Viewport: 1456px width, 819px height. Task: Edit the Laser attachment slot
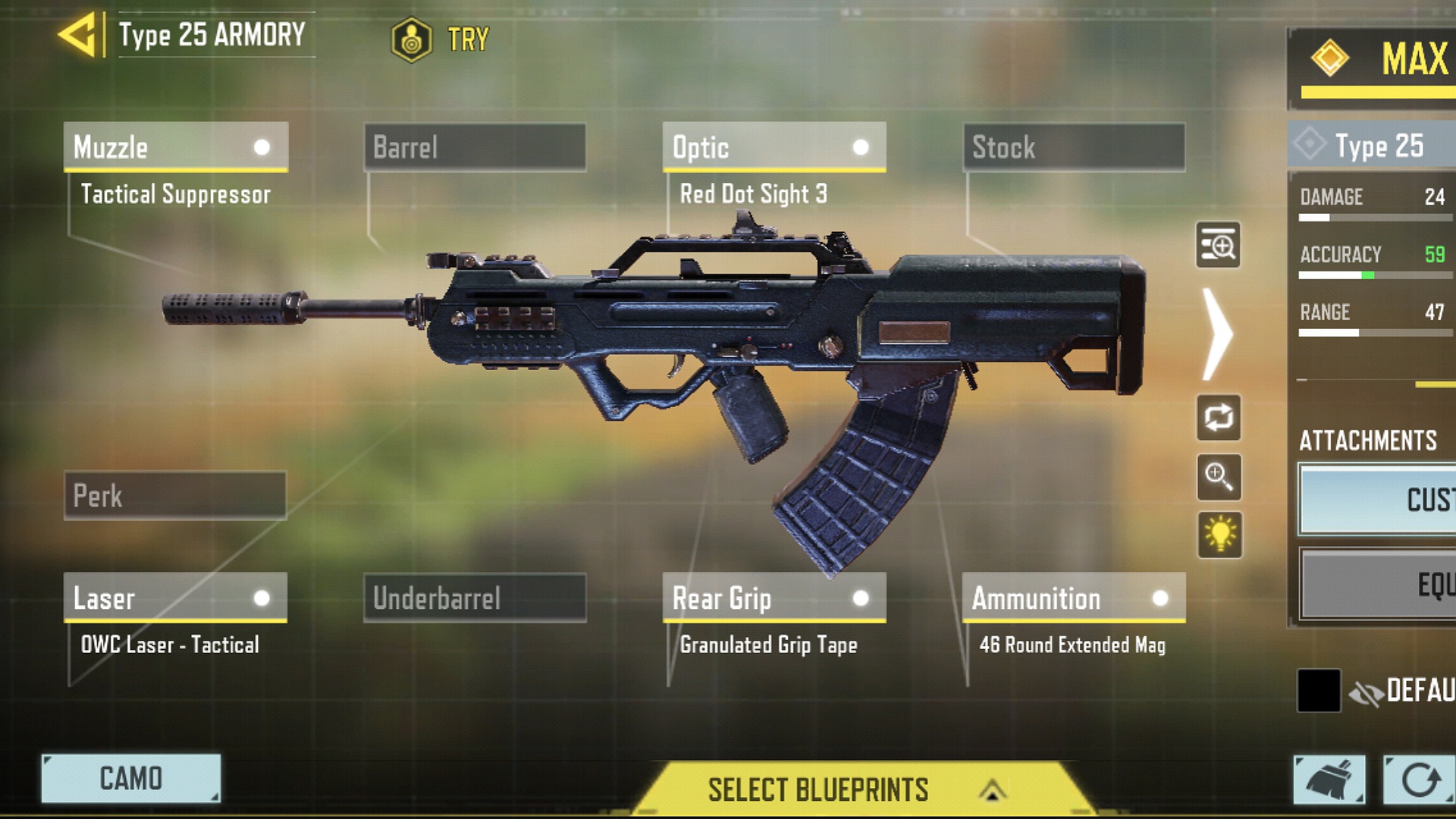(x=175, y=598)
